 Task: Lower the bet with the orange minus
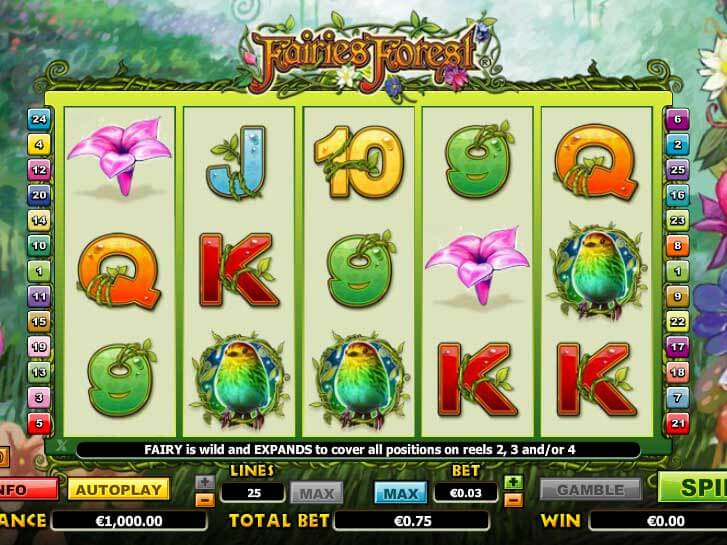pos(514,497)
